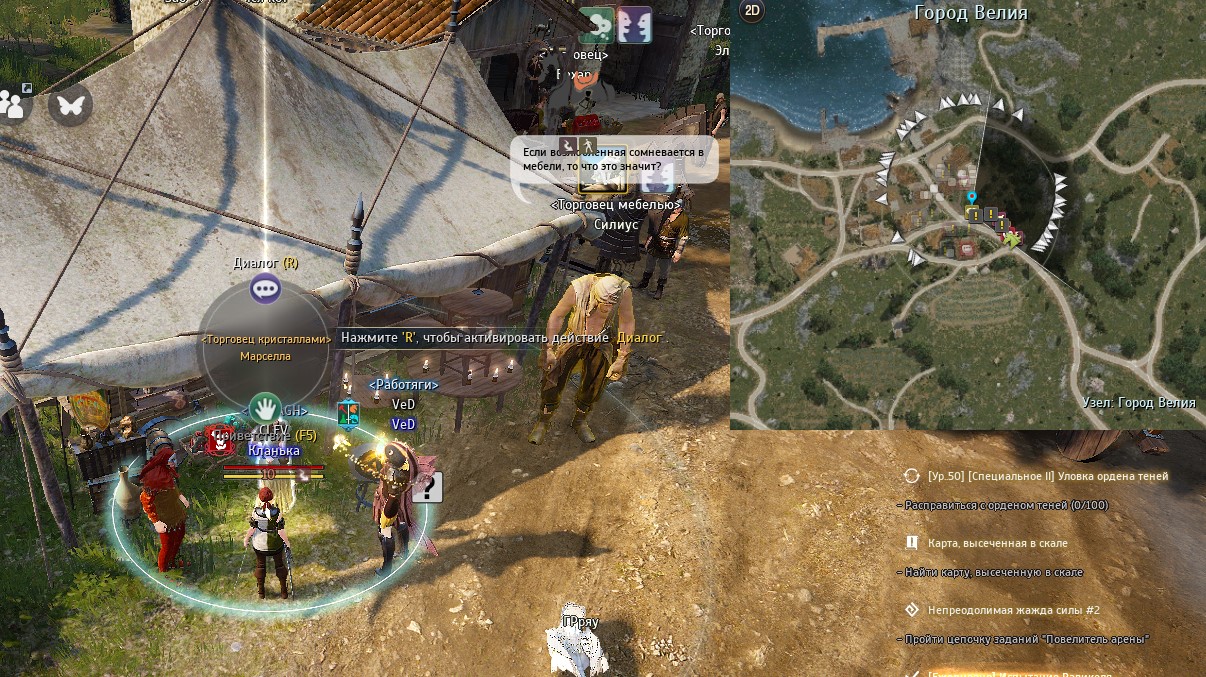The width and height of the screenshot is (1206, 677).
Task: Click the Диалог speech bubble icon
Action: coord(265,290)
